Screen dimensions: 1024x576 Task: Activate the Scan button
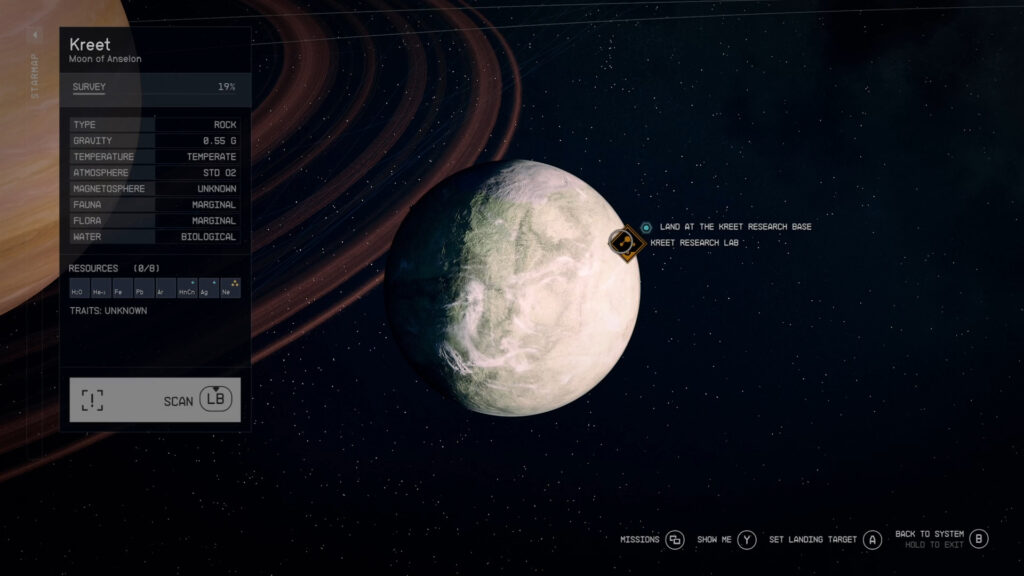(x=155, y=400)
